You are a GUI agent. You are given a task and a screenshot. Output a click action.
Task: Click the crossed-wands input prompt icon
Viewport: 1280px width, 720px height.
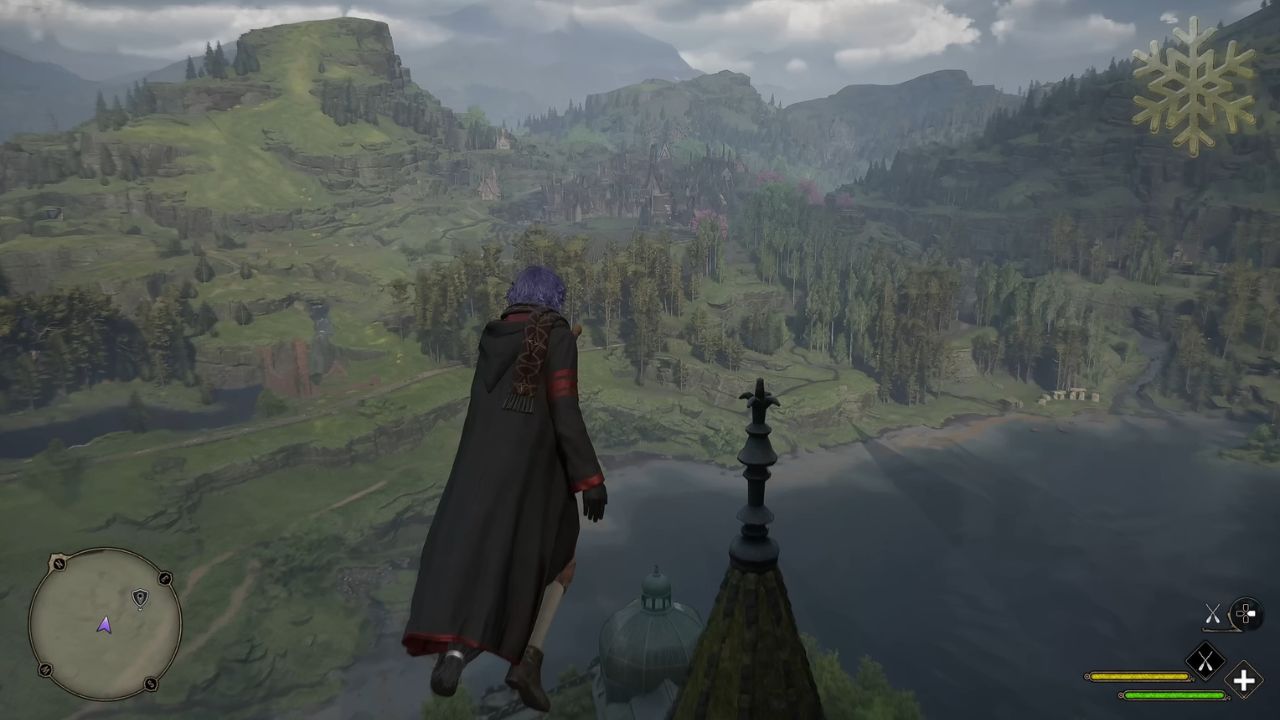point(1213,614)
